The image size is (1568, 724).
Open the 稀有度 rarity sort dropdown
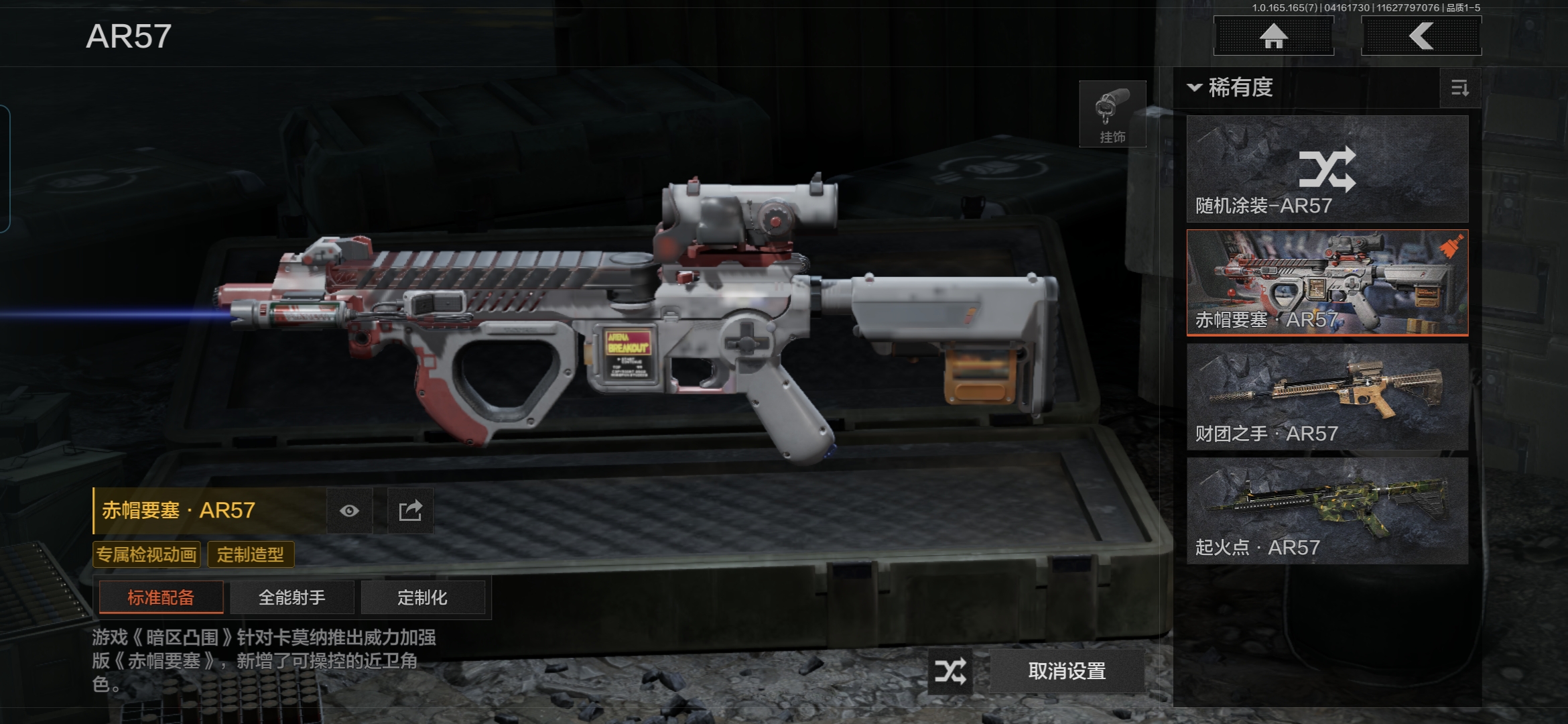(1230, 88)
